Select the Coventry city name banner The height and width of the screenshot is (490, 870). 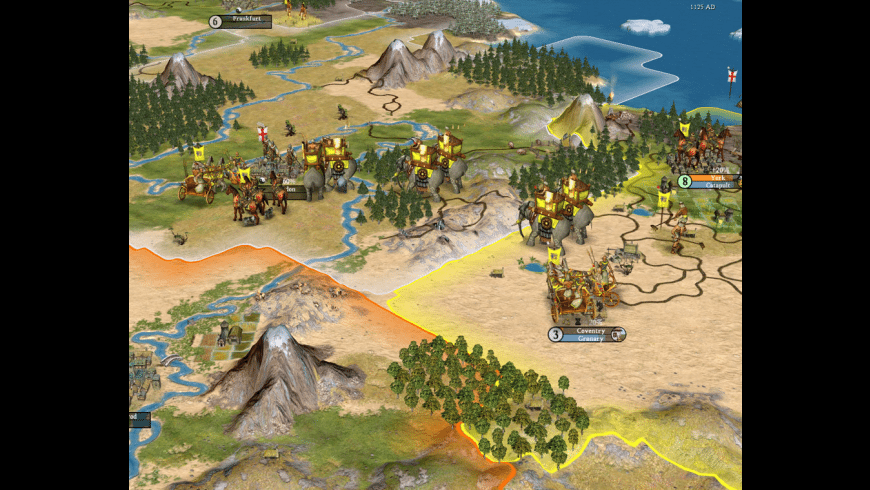(589, 331)
